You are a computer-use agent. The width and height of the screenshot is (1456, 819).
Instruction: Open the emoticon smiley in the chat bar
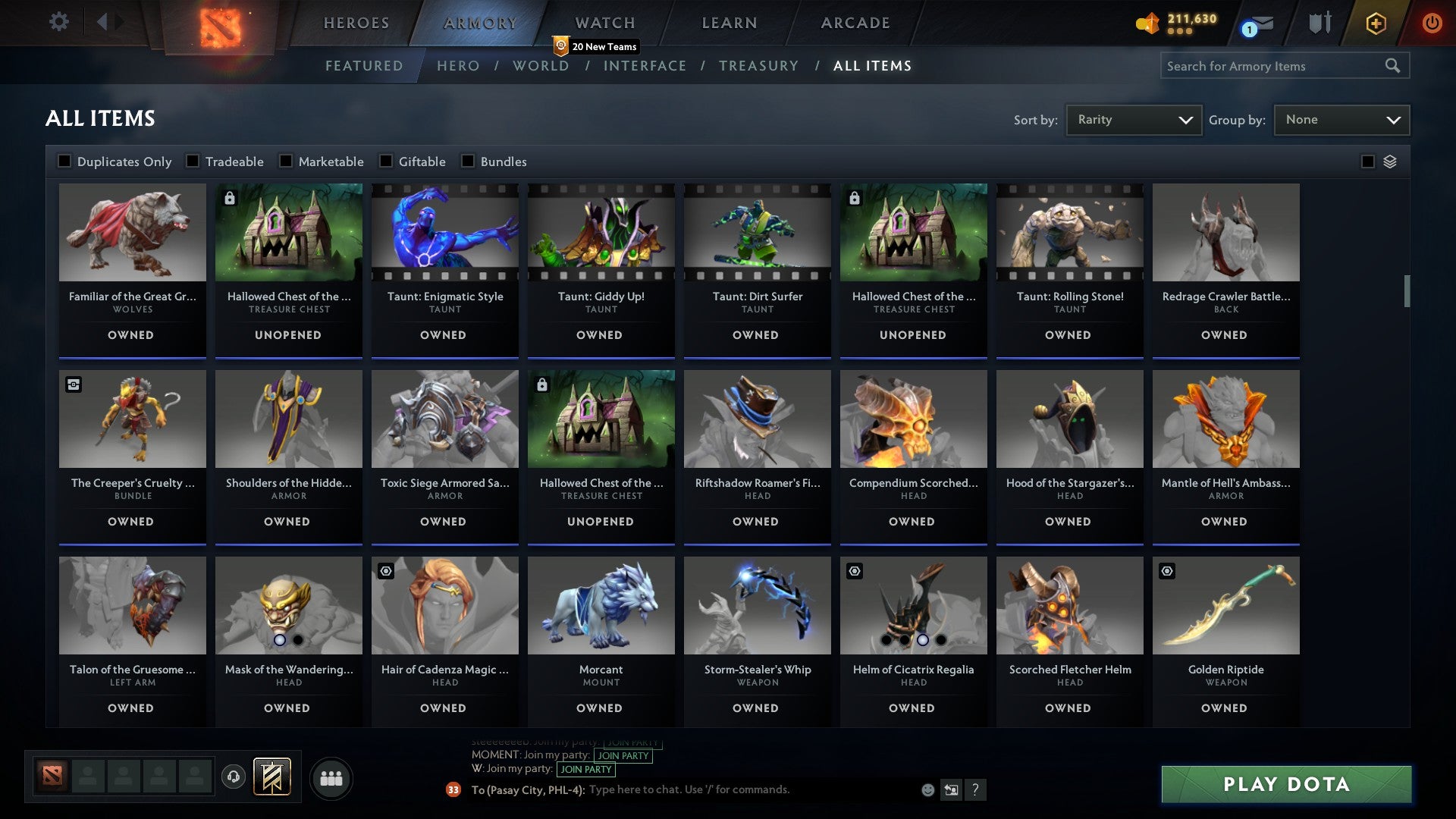pyautogui.click(x=927, y=789)
